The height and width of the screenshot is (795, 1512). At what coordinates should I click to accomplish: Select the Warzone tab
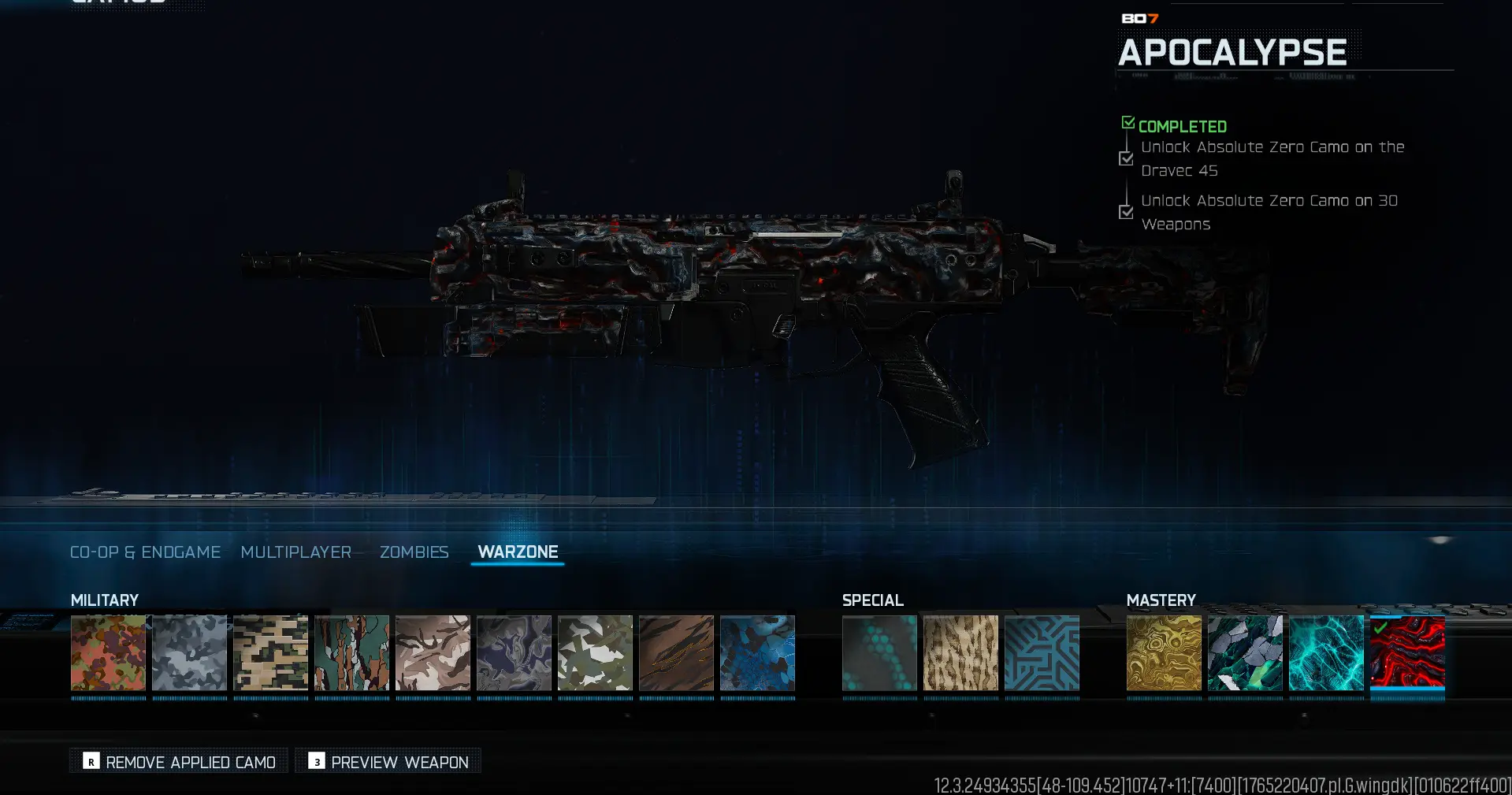518,552
